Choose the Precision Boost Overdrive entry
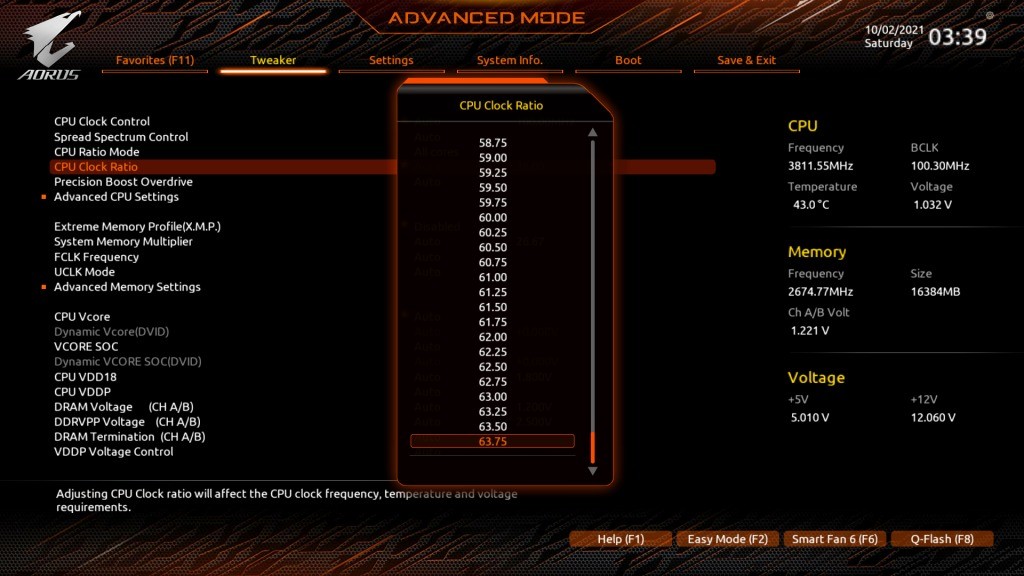Image resolution: width=1024 pixels, height=576 pixels. coord(123,182)
